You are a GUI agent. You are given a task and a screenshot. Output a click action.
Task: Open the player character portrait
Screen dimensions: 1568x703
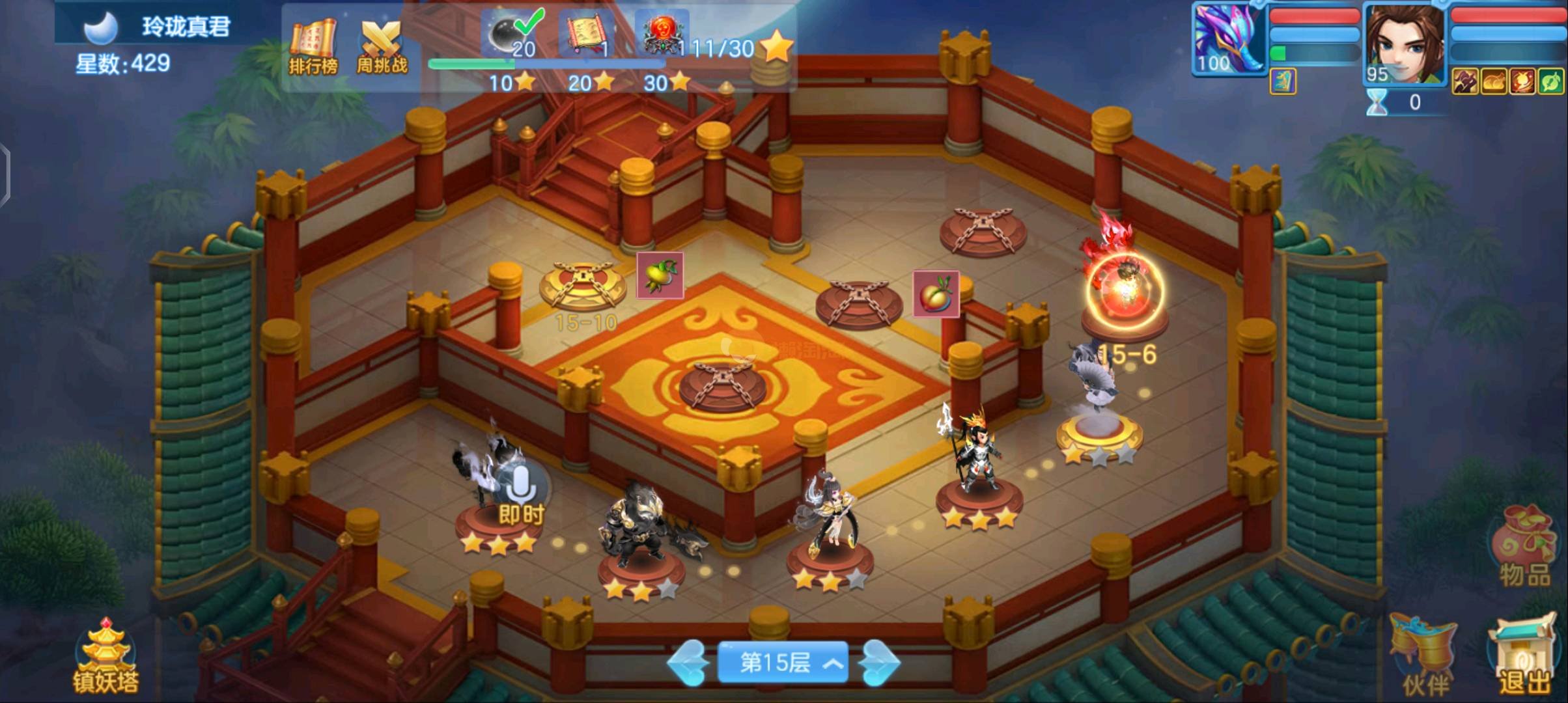pyautogui.click(x=1404, y=44)
